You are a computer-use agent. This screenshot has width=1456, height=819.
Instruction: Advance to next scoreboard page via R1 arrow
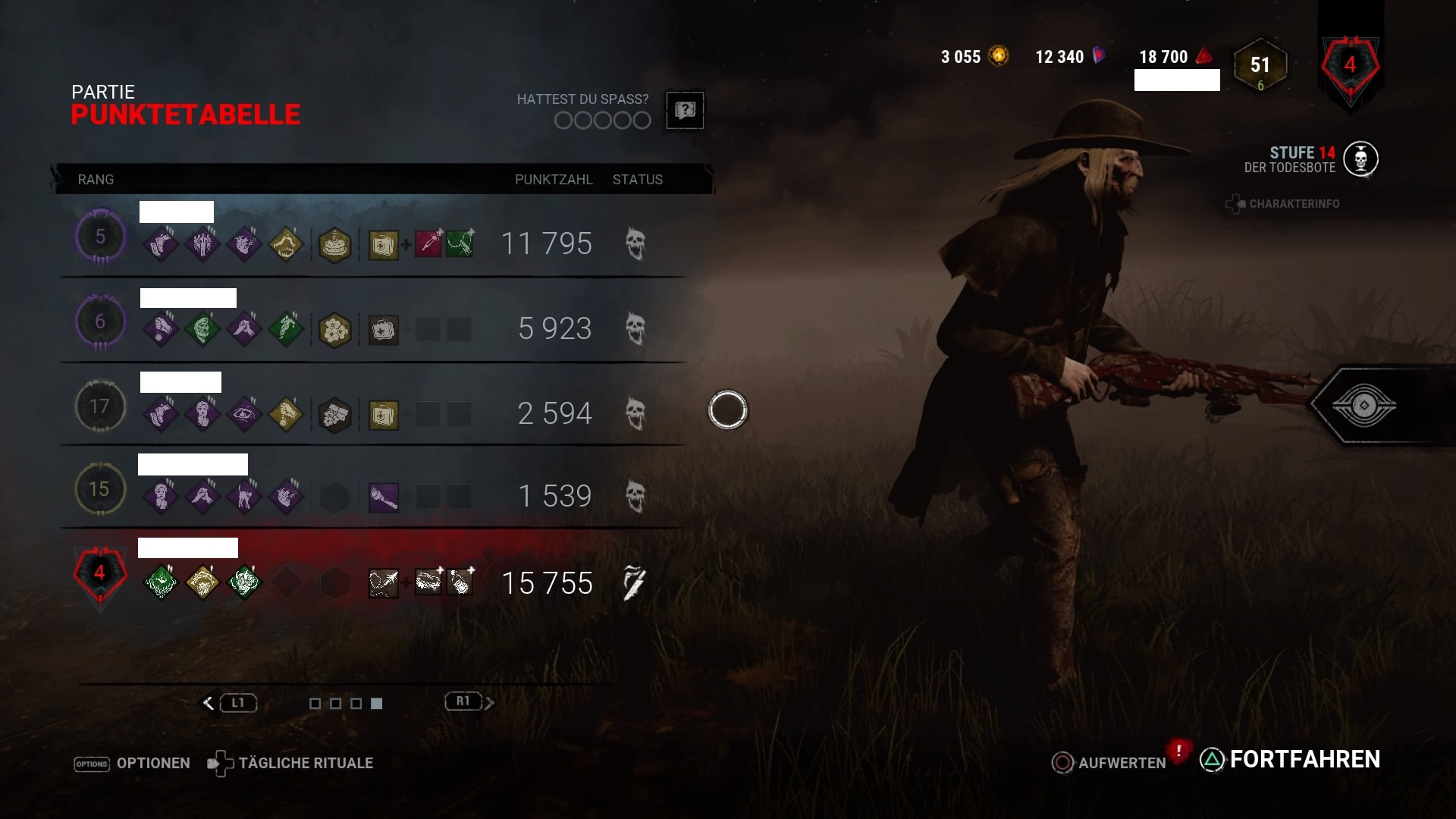[489, 702]
